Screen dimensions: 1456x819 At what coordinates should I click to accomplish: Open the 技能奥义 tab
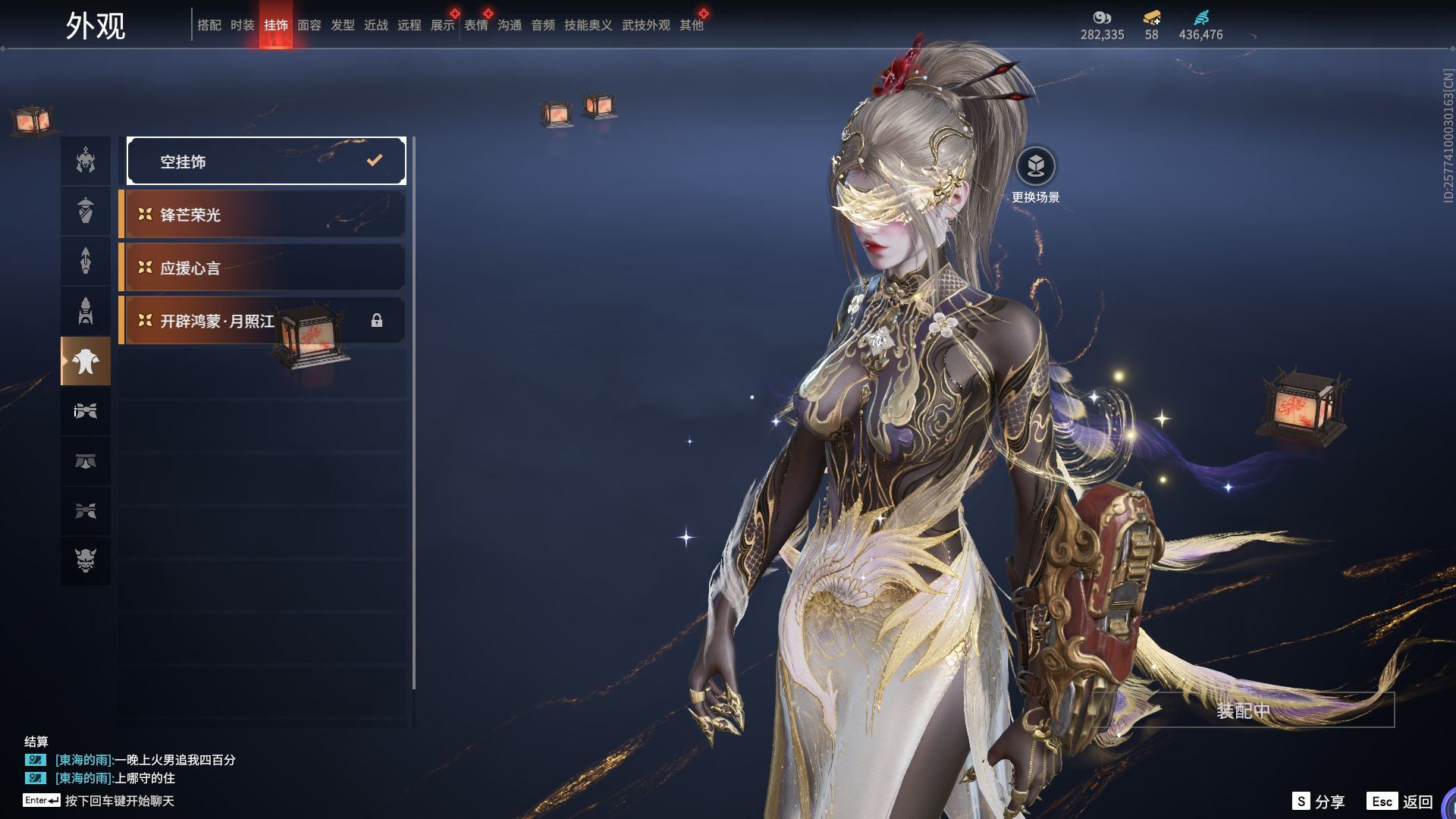[588, 25]
